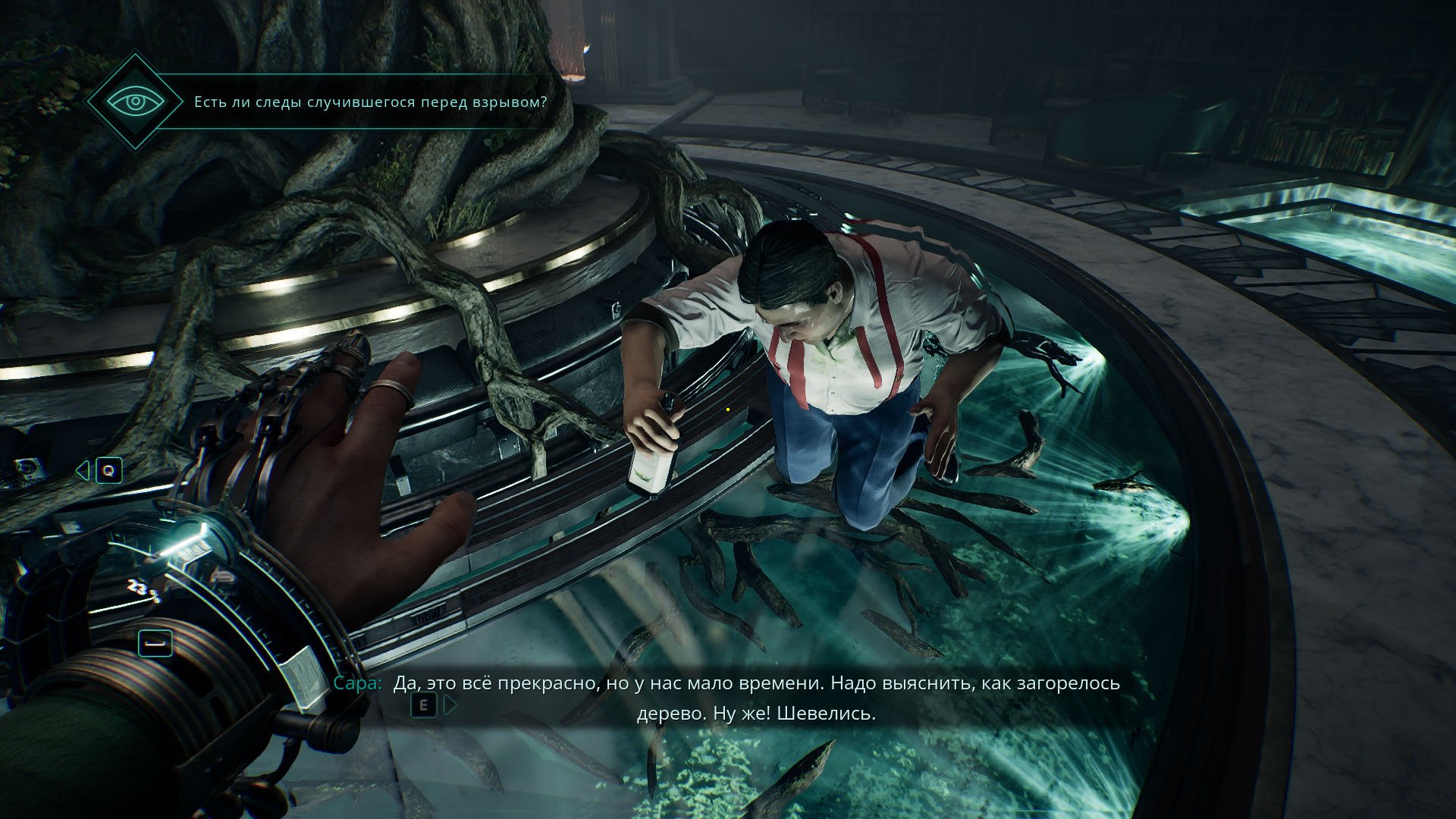Click the eye objective icon

click(x=135, y=102)
